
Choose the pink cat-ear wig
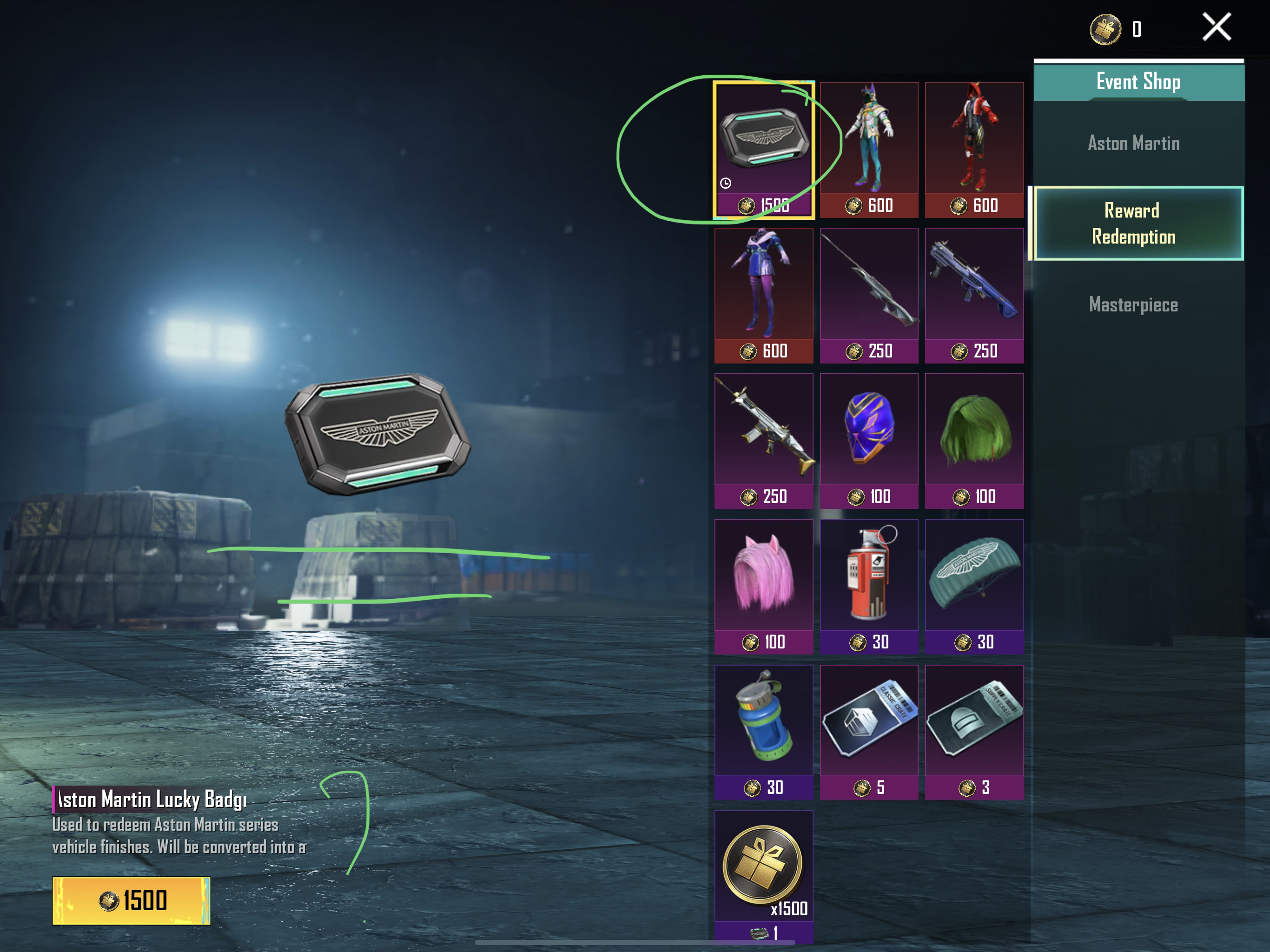click(764, 586)
